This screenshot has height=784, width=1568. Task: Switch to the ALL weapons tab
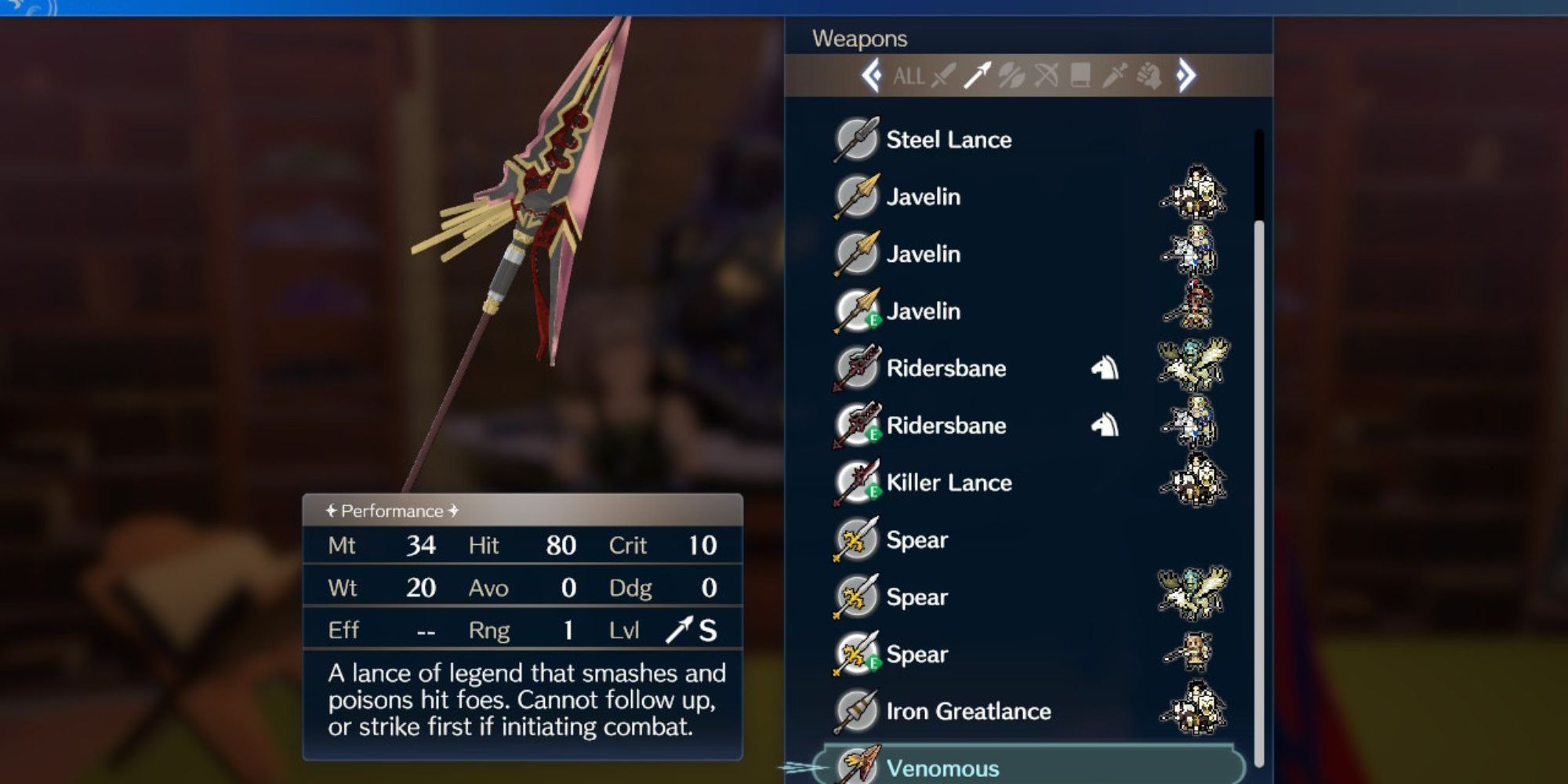point(908,77)
